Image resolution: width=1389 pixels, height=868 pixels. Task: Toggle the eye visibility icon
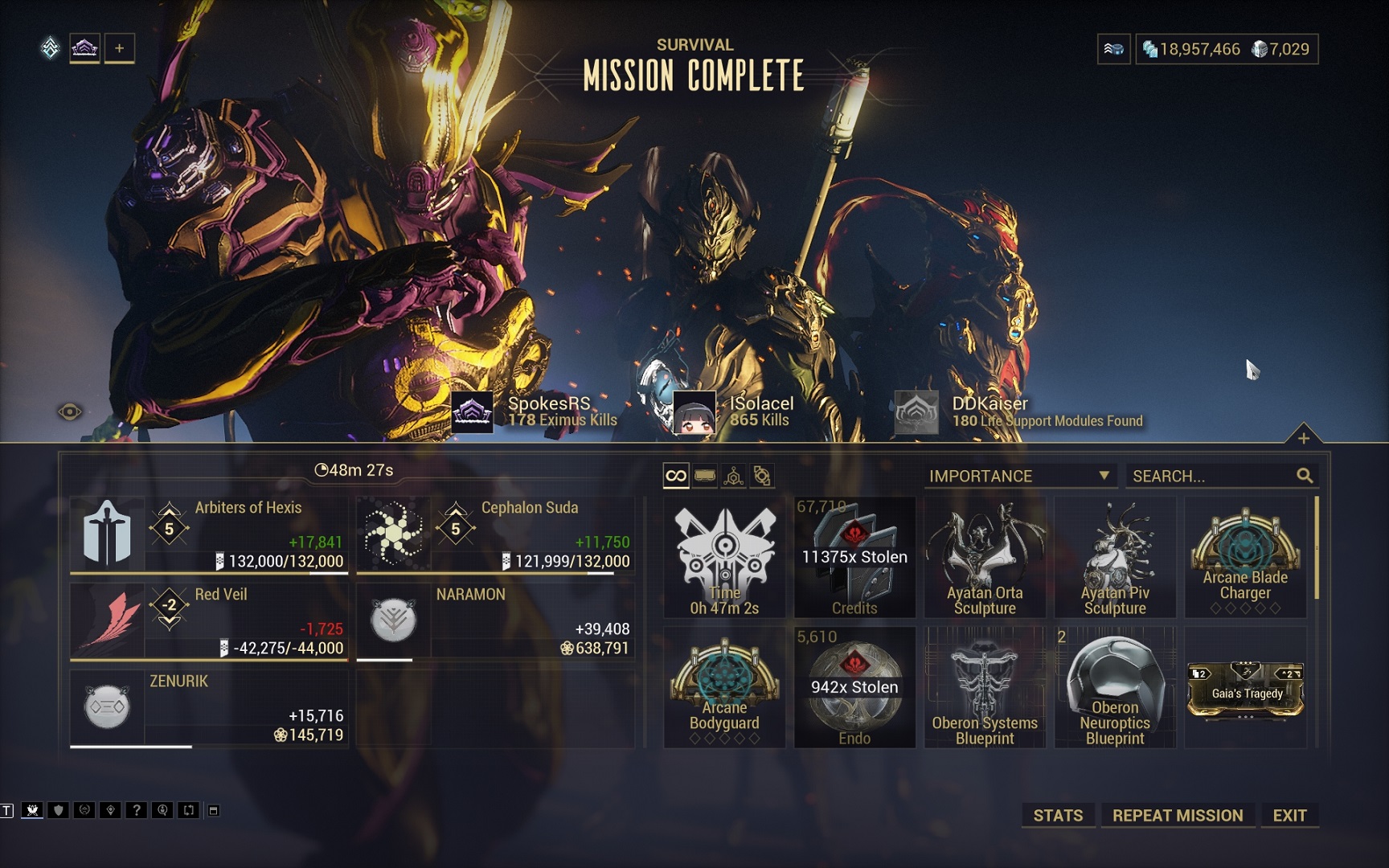coord(70,412)
